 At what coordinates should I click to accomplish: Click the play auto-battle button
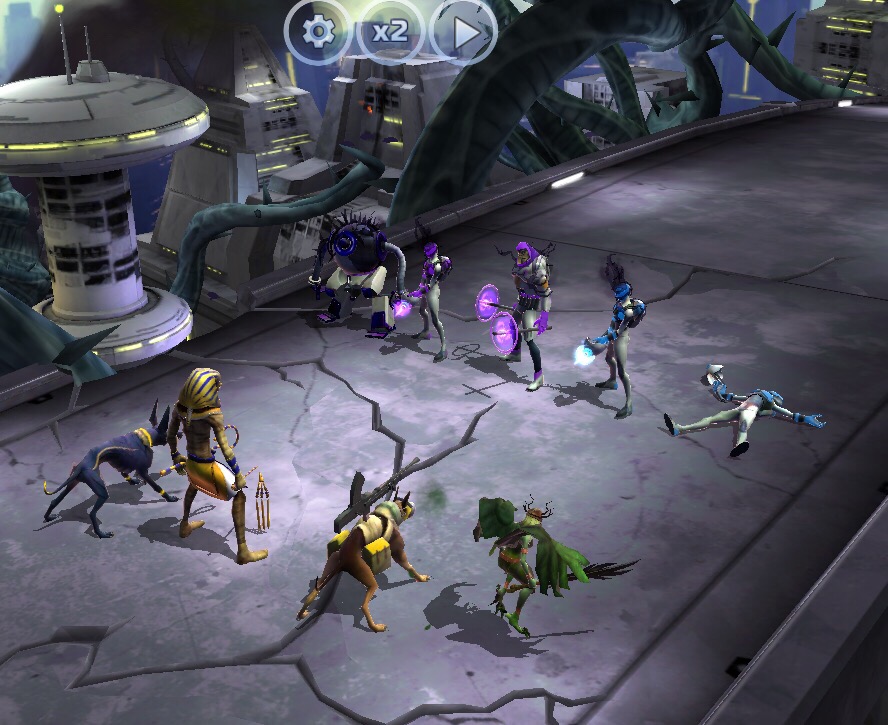click(464, 32)
